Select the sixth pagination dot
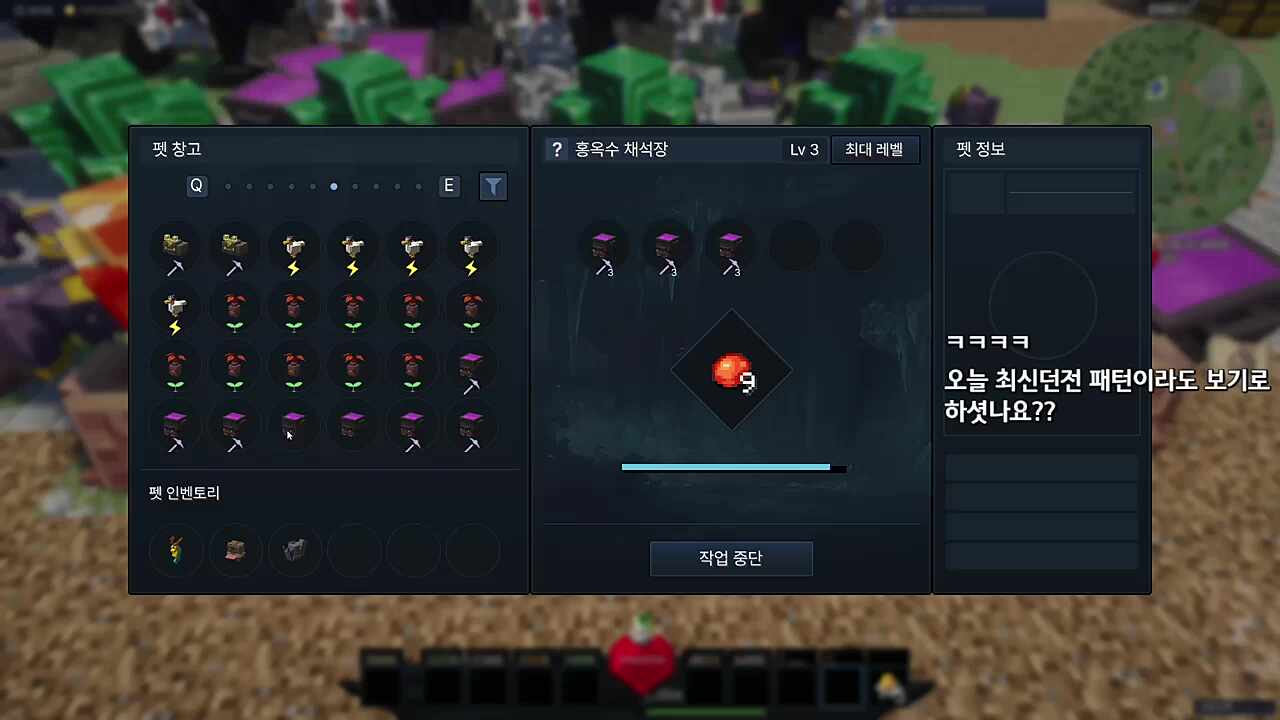1280x720 pixels. click(333, 186)
